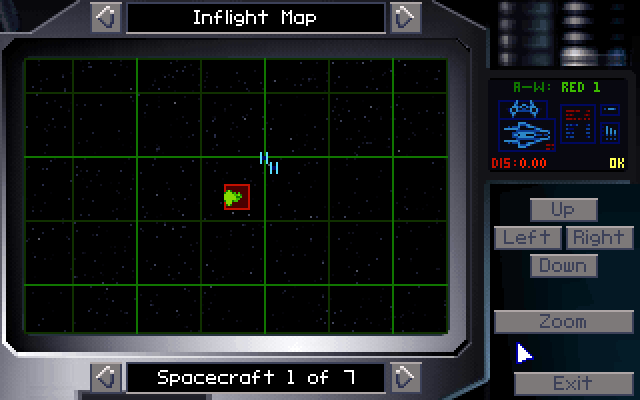Activate the Zoom button
The image size is (640, 400).
[x=563, y=322]
